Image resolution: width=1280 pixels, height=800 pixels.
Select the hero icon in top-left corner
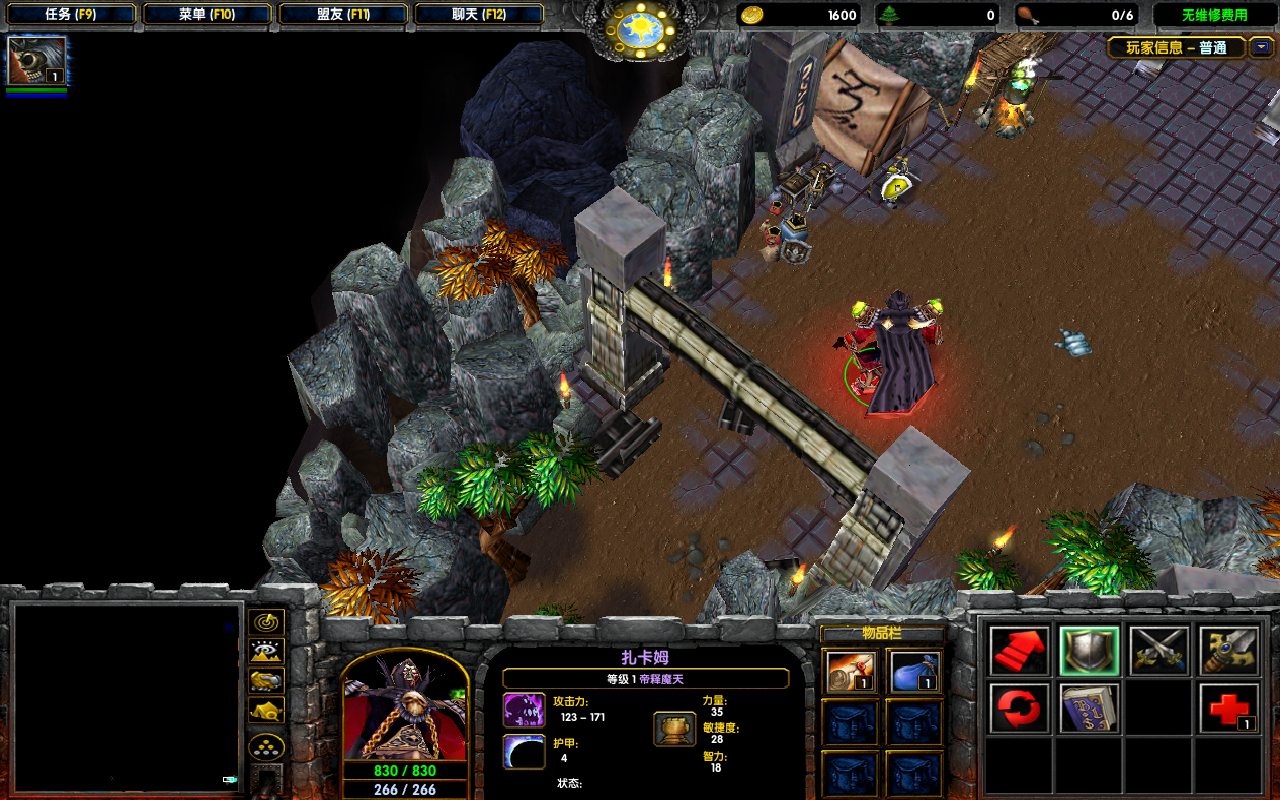click(37, 61)
